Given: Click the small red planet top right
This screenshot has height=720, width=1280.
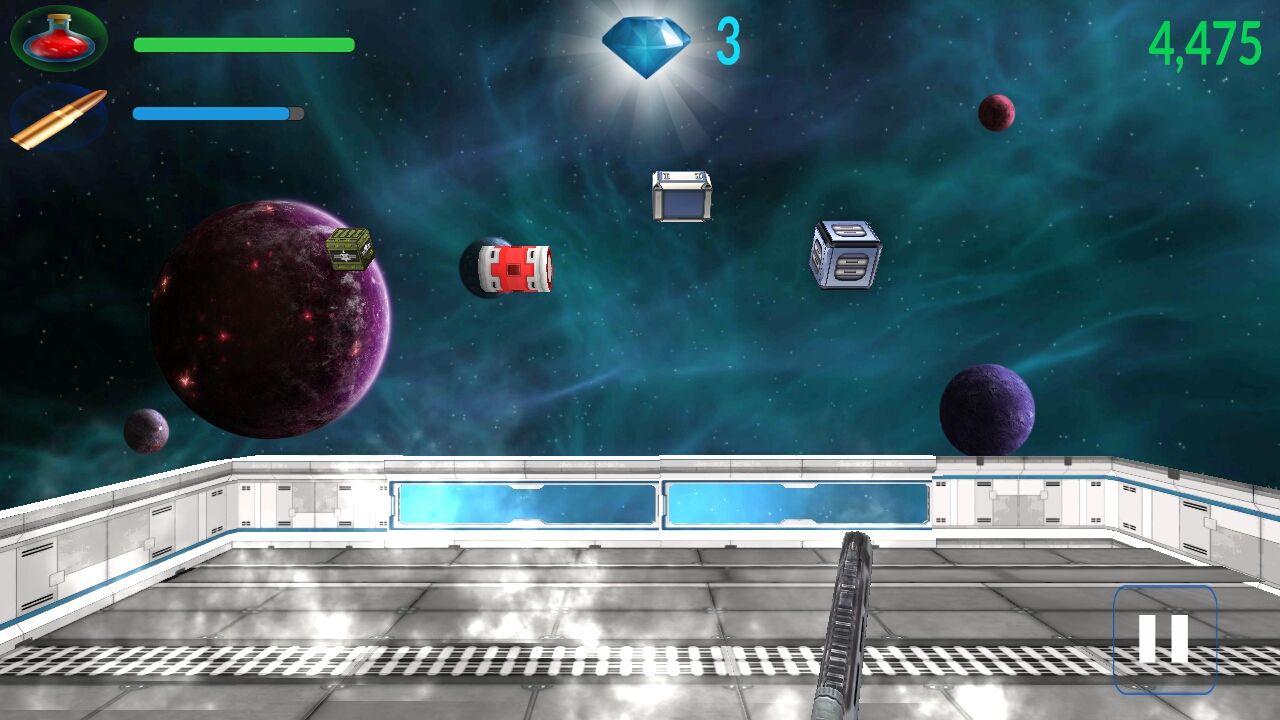Looking at the screenshot, I should click(996, 112).
